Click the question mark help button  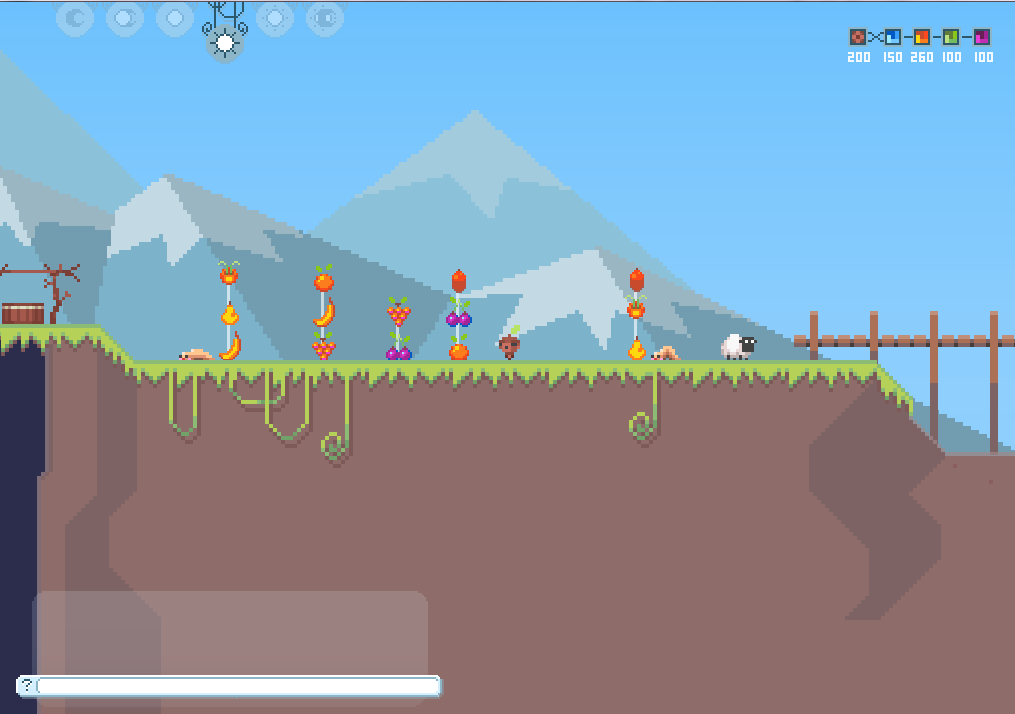27,685
